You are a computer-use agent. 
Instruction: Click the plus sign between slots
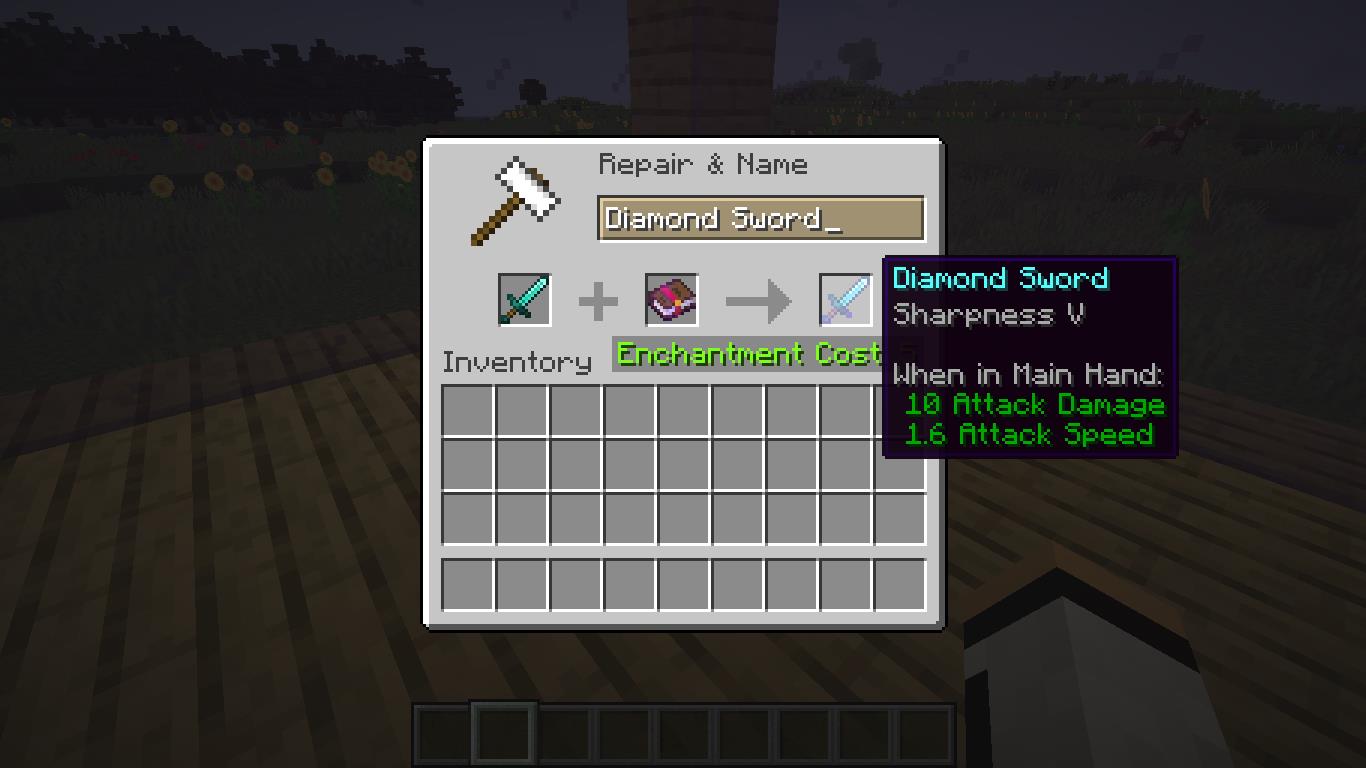tap(600, 299)
